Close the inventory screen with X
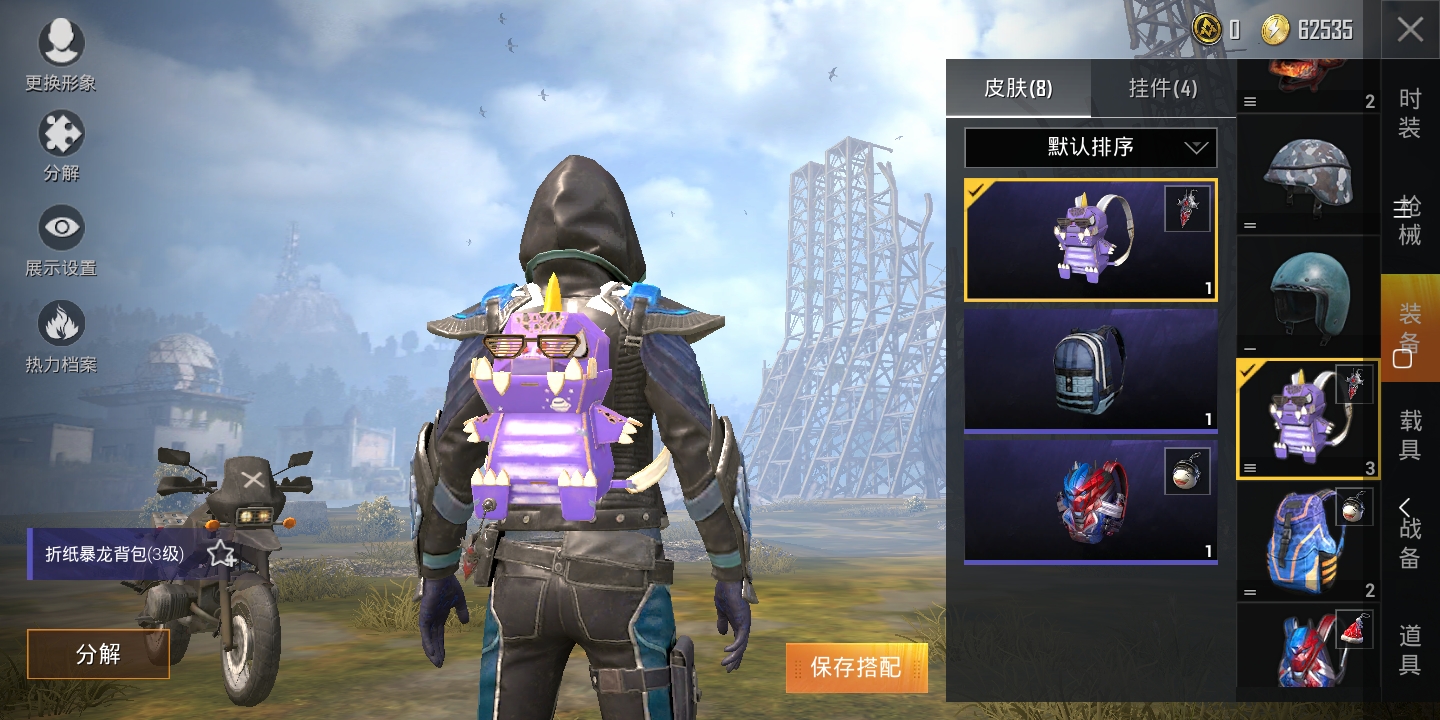1440x720 pixels. 1410,30
